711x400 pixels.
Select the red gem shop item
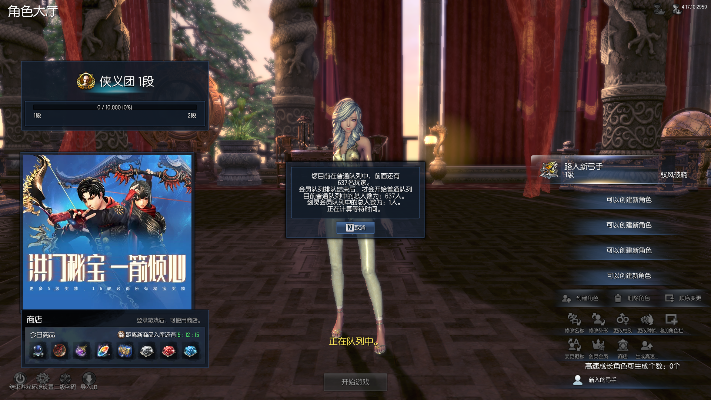click(x=166, y=350)
